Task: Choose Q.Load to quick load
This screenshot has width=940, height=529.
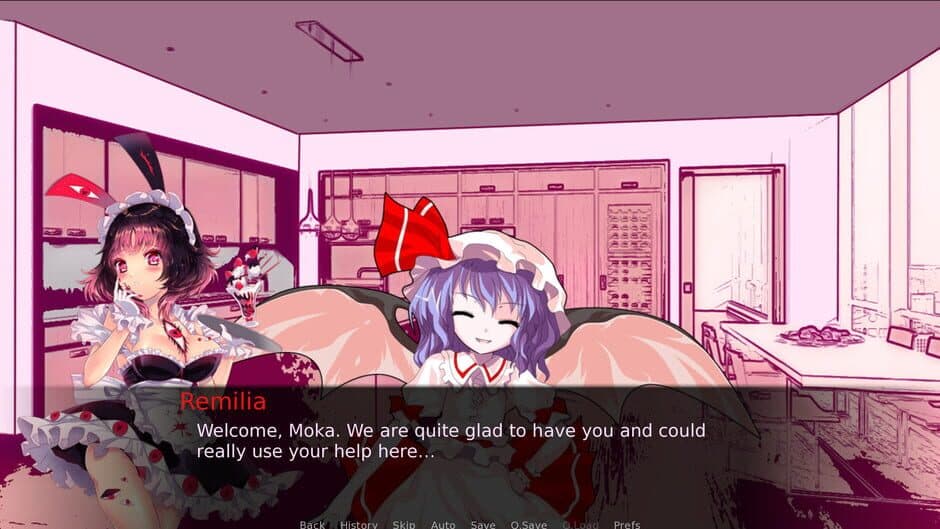Action: click(580, 524)
